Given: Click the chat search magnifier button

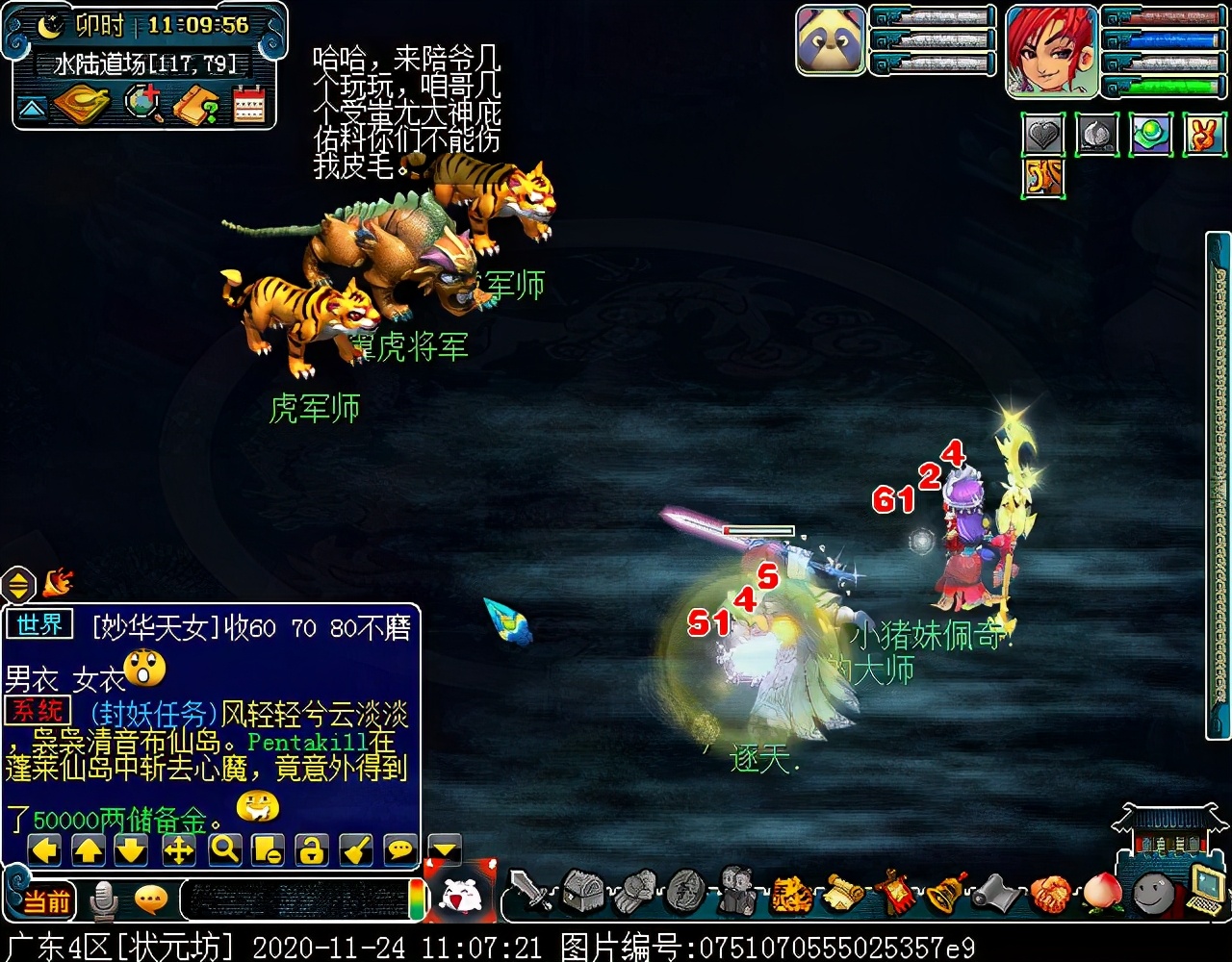Looking at the screenshot, I should point(224,849).
